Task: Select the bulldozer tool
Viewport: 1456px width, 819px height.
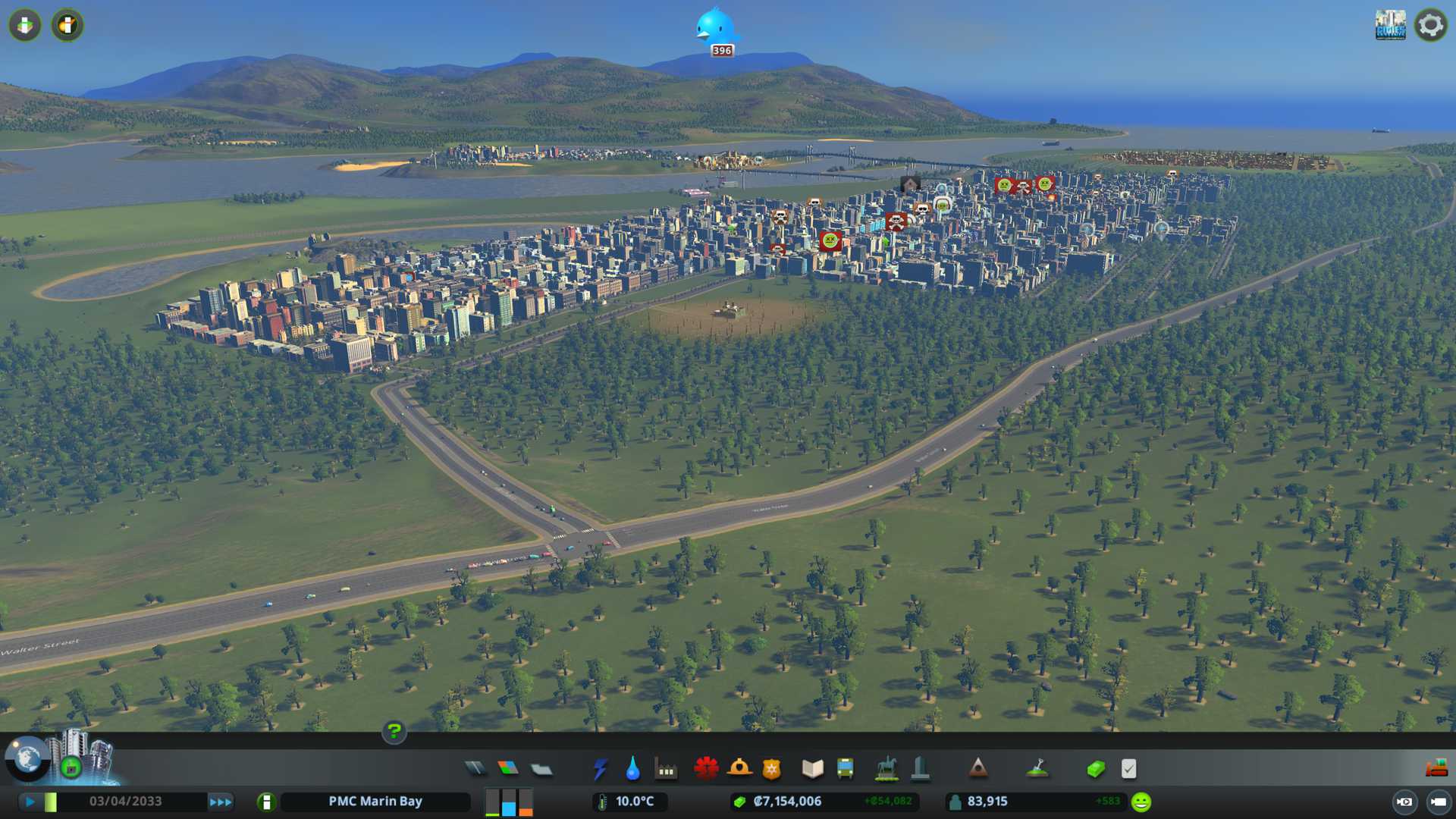Action: [x=1436, y=769]
